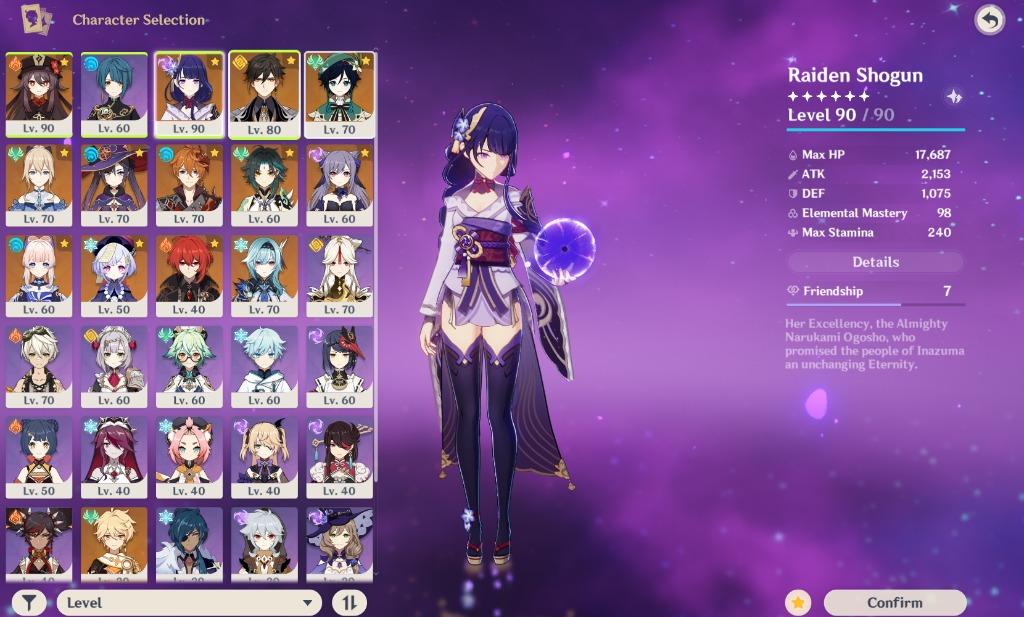Viewport: 1024px width, 617px height.
Task: Open the character filter funnel button
Action: coord(30,602)
